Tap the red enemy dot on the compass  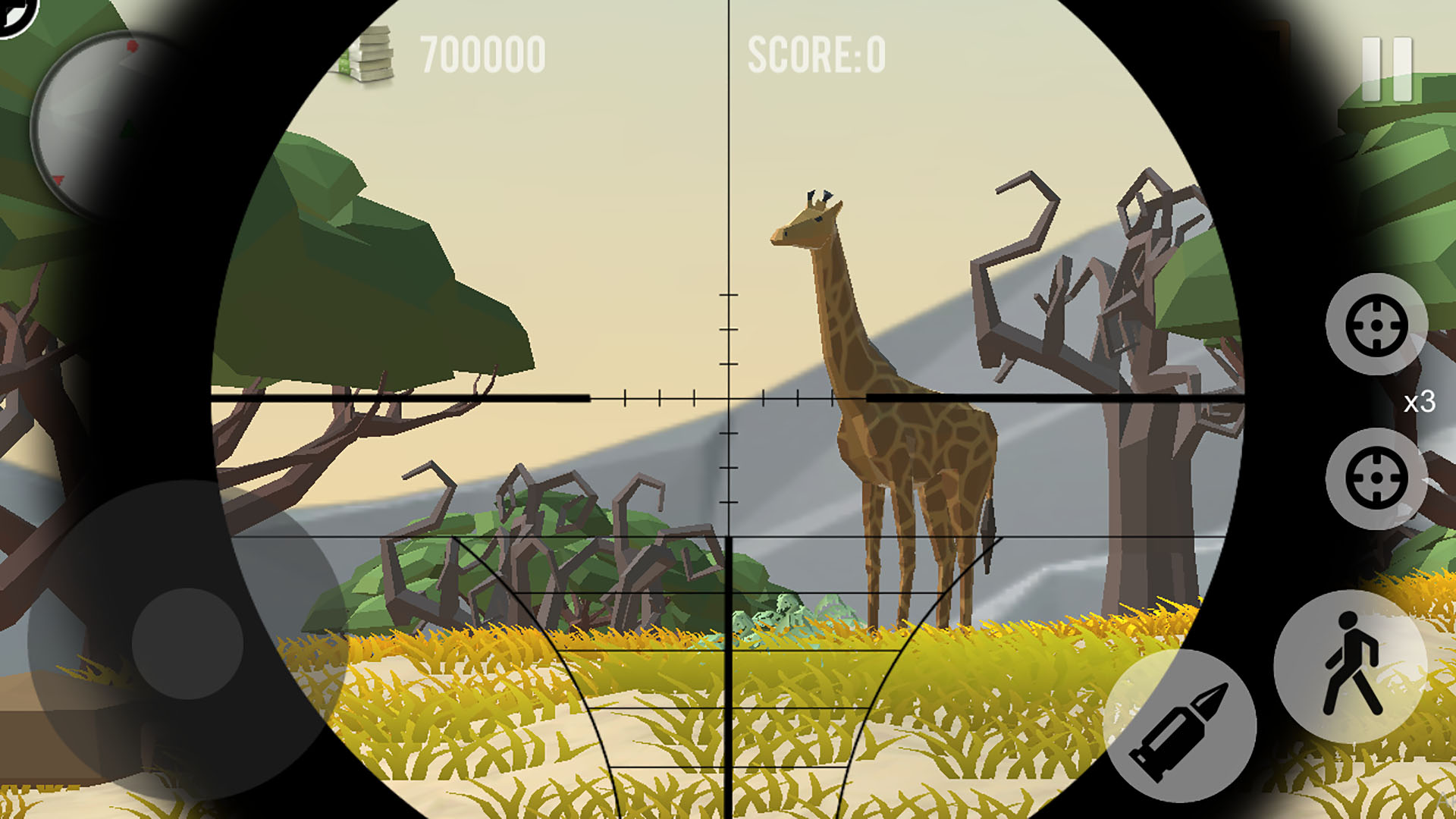131,45
